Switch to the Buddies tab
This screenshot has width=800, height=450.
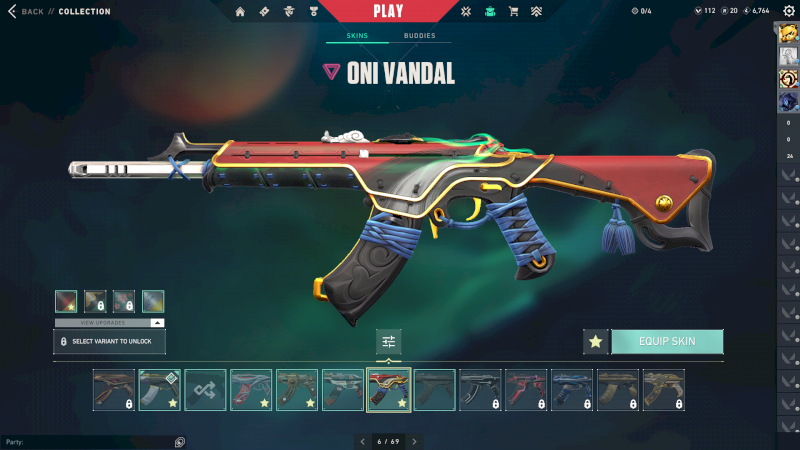tap(419, 36)
